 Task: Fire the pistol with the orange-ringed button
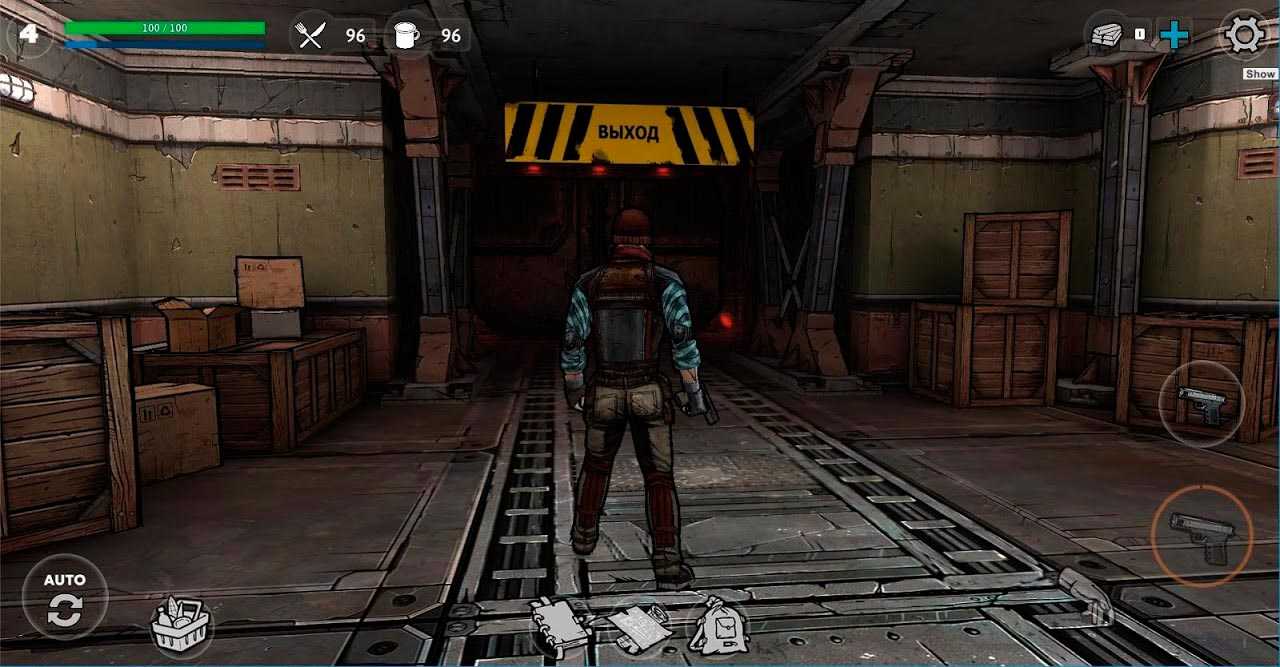click(x=1202, y=535)
